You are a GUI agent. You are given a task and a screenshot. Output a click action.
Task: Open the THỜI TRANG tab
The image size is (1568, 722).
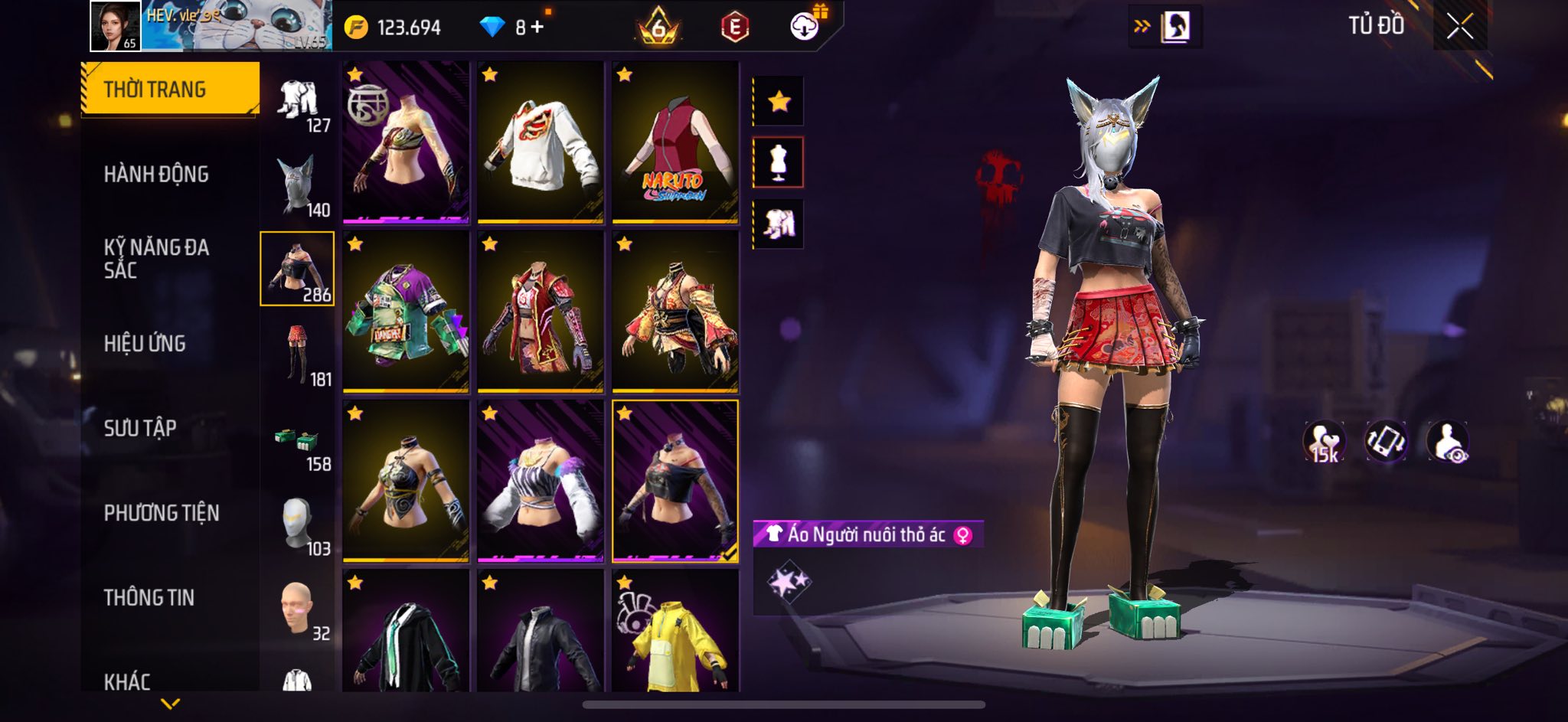(170, 89)
